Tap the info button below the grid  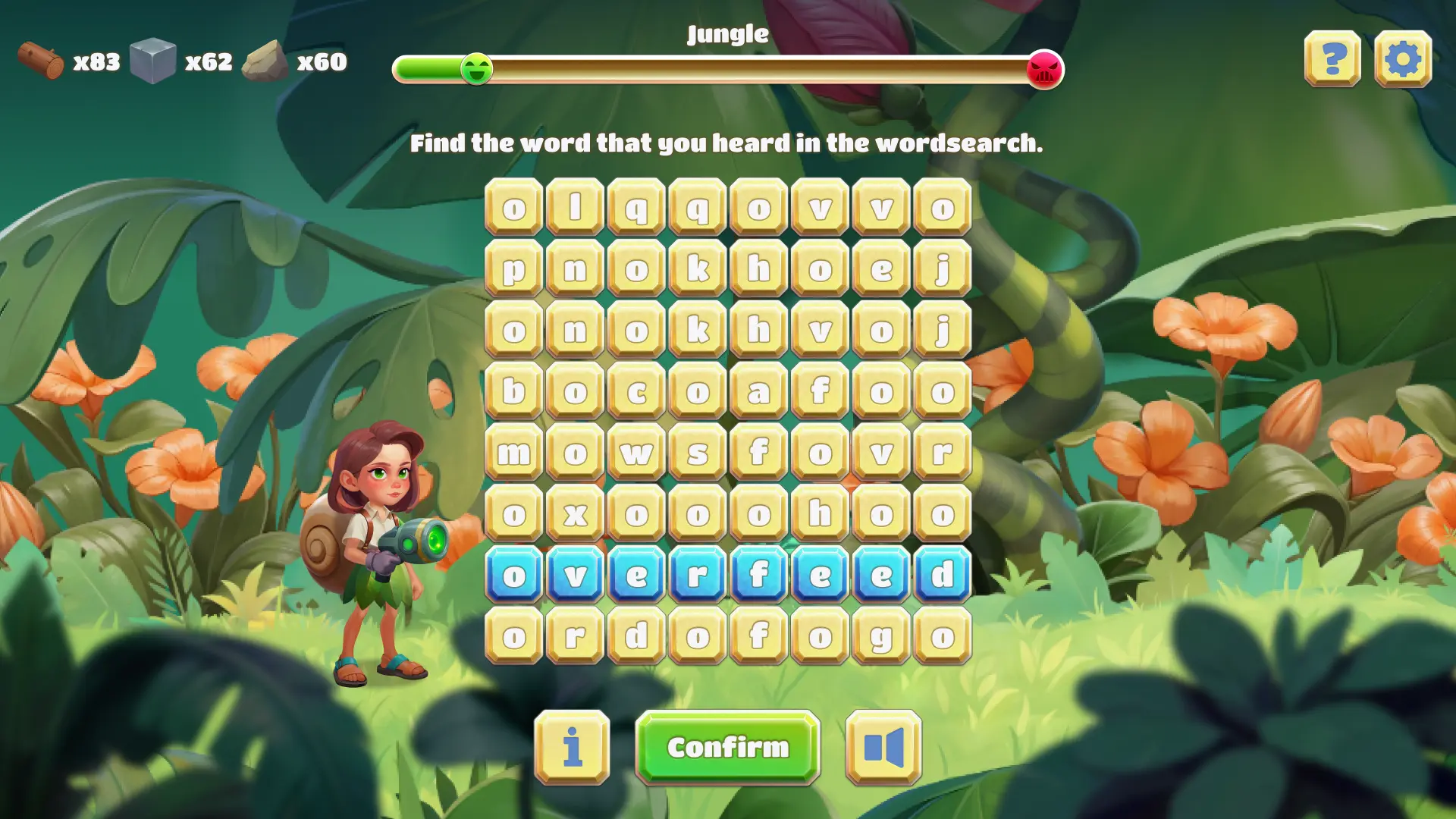tap(573, 747)
